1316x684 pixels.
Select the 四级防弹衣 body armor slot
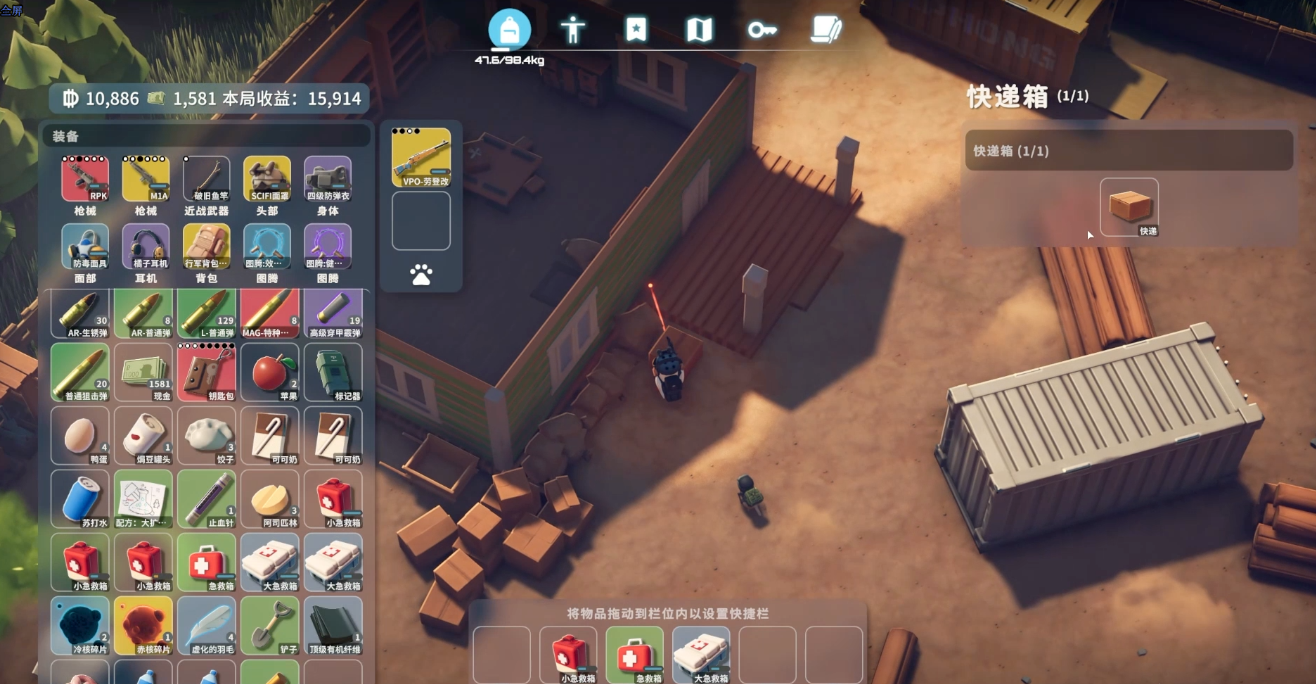[328, 180]
